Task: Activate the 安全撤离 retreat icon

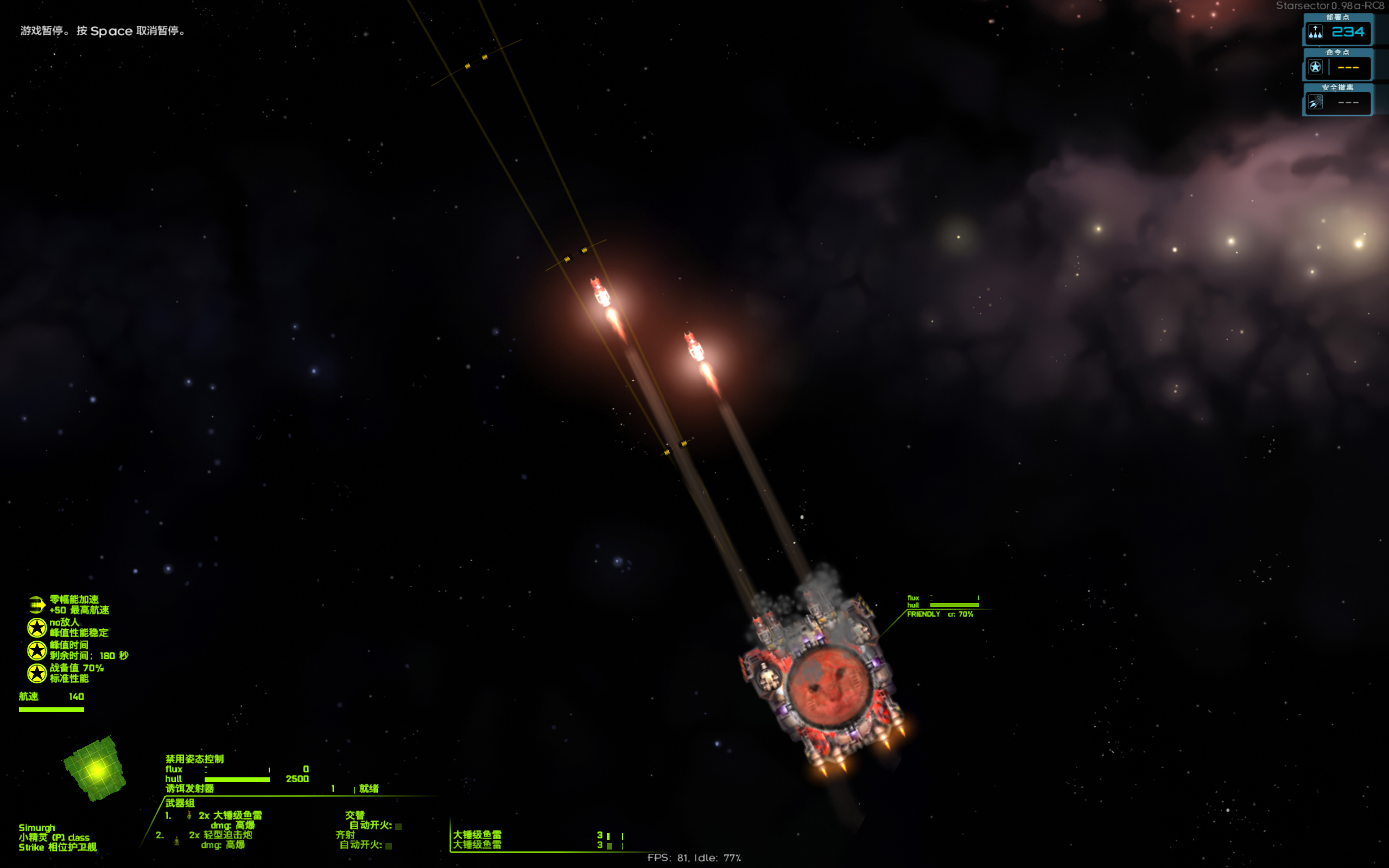Action: (x=1315, y=103)
